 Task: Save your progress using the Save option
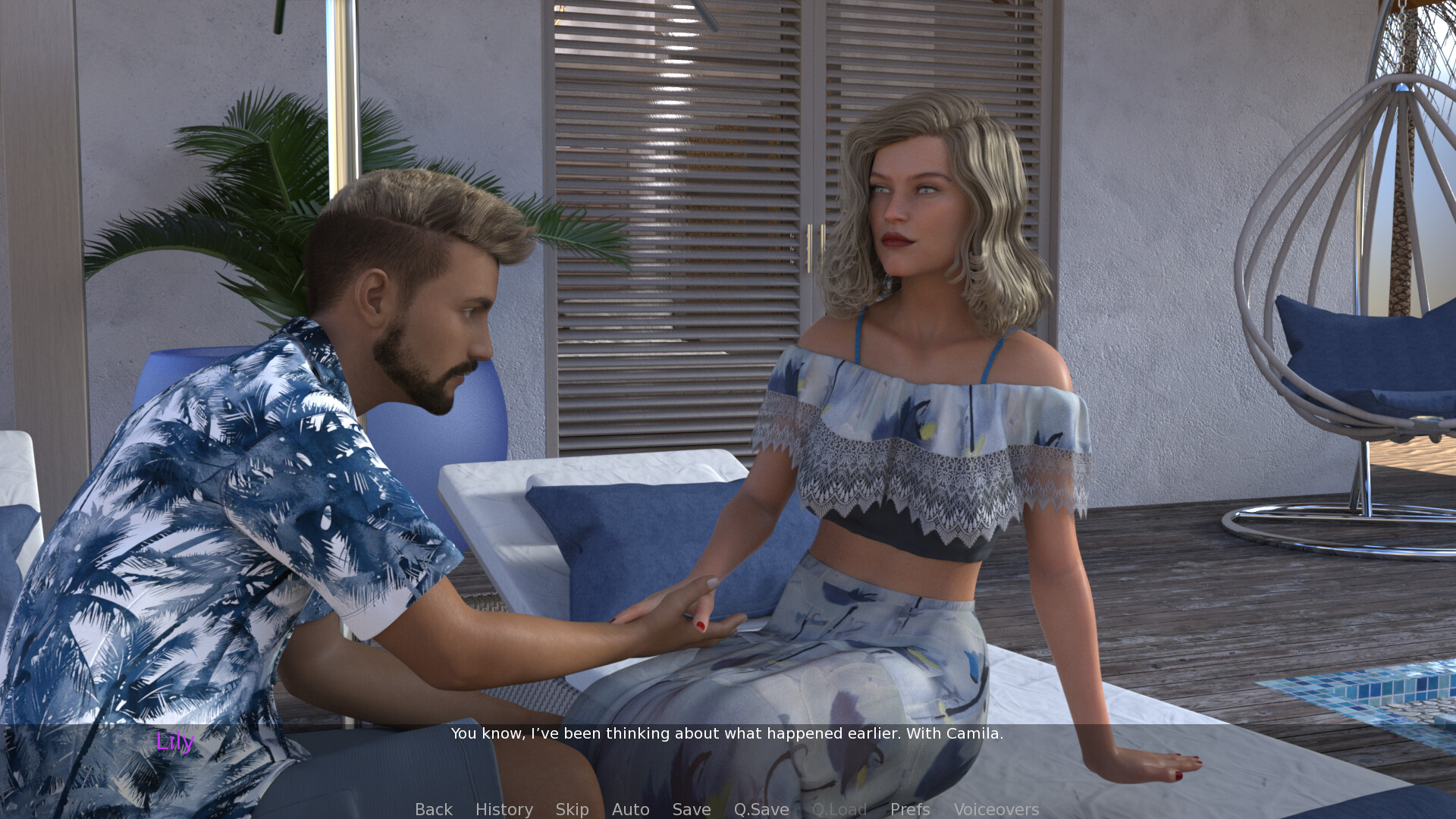pyautogui.click(x=691, y=809)
